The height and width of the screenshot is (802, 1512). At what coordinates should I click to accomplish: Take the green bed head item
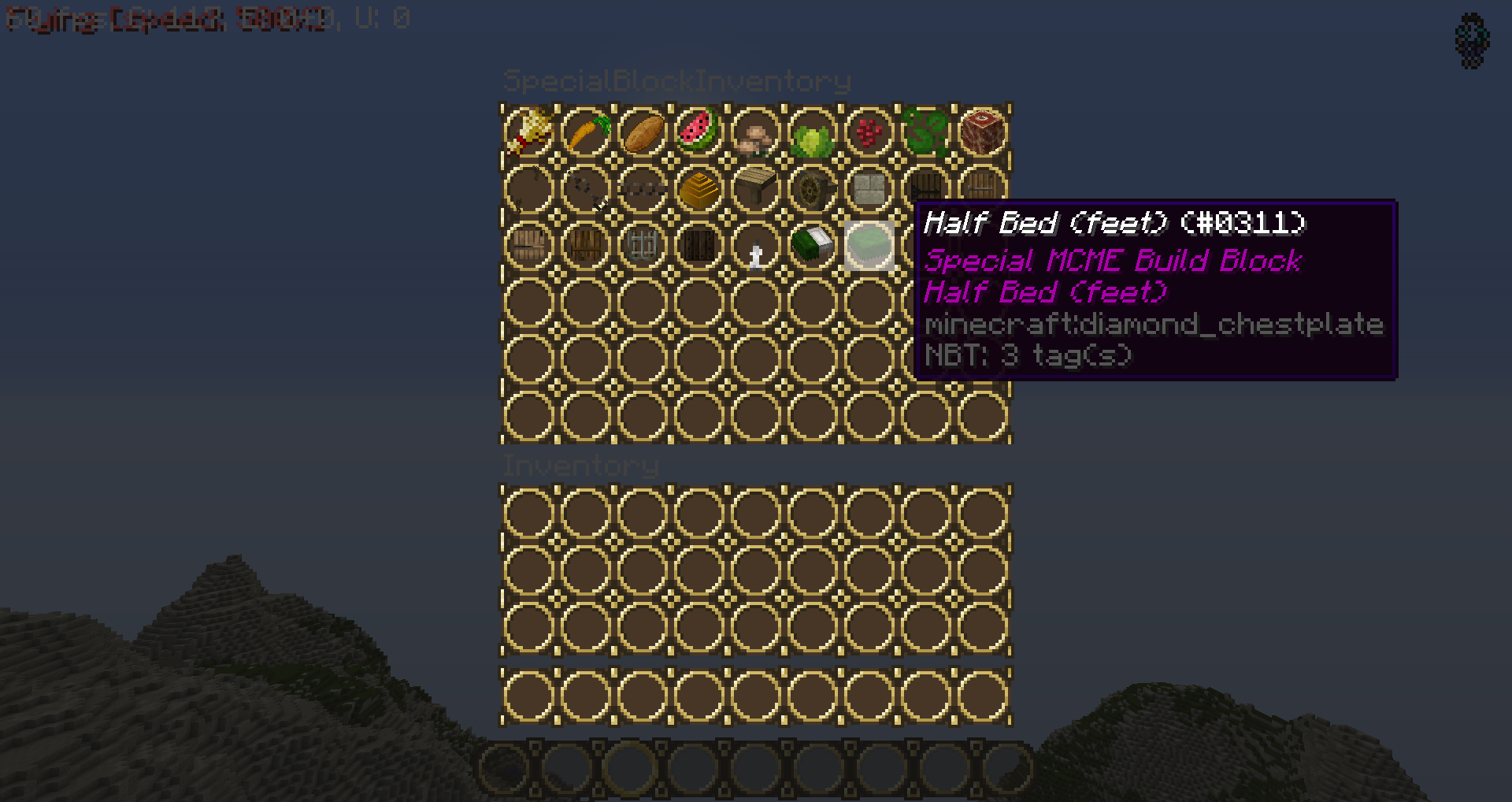[x=813, y=245]
